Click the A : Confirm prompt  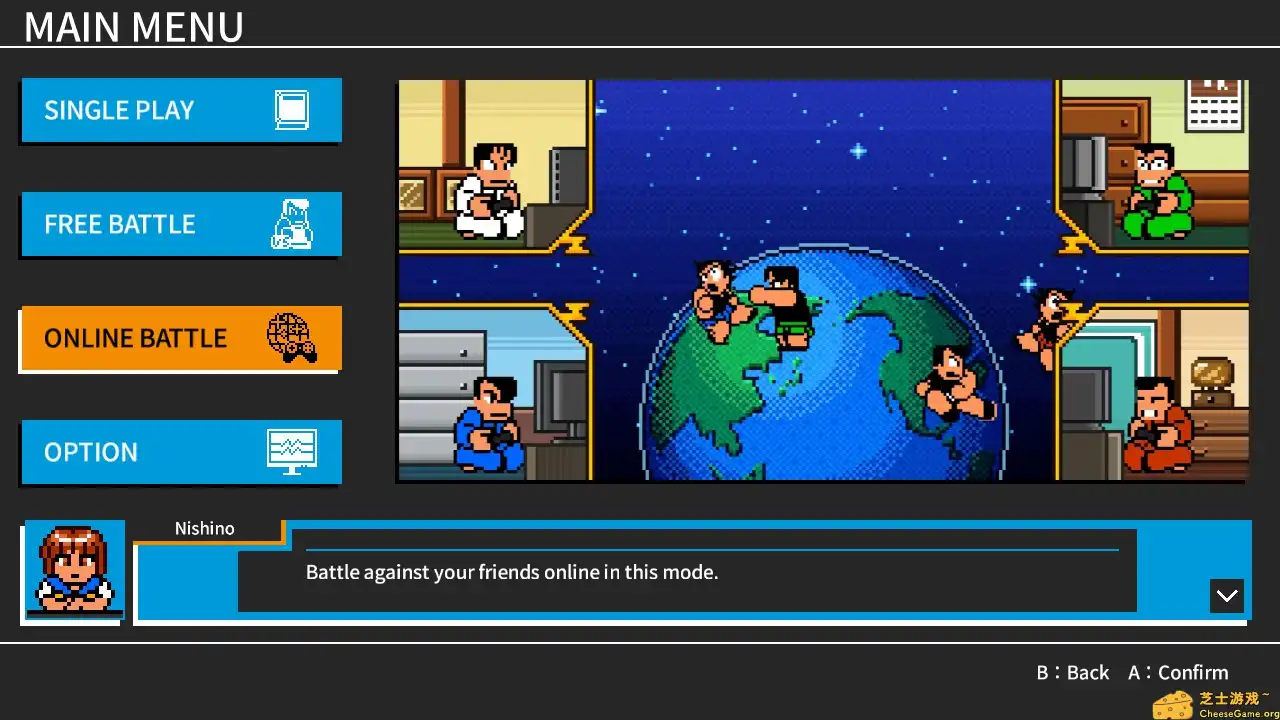(x=1177, y=672)
